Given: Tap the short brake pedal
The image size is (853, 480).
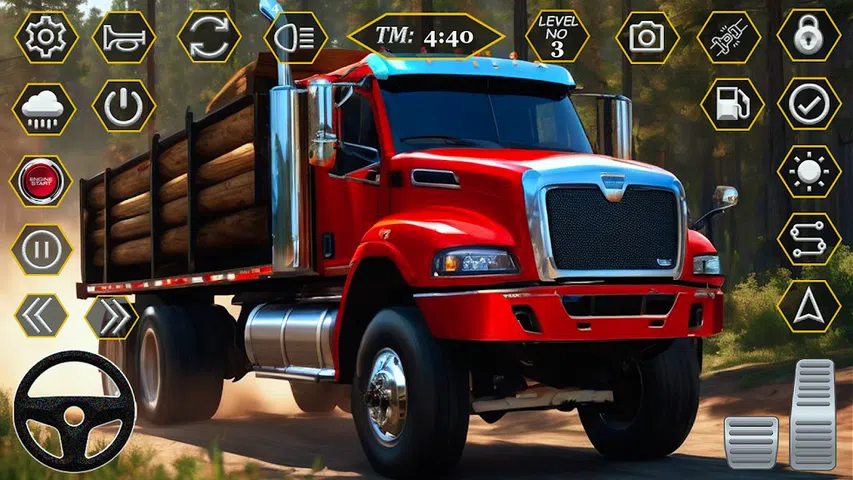Looking at the screenshot, I should pos(751,441).
